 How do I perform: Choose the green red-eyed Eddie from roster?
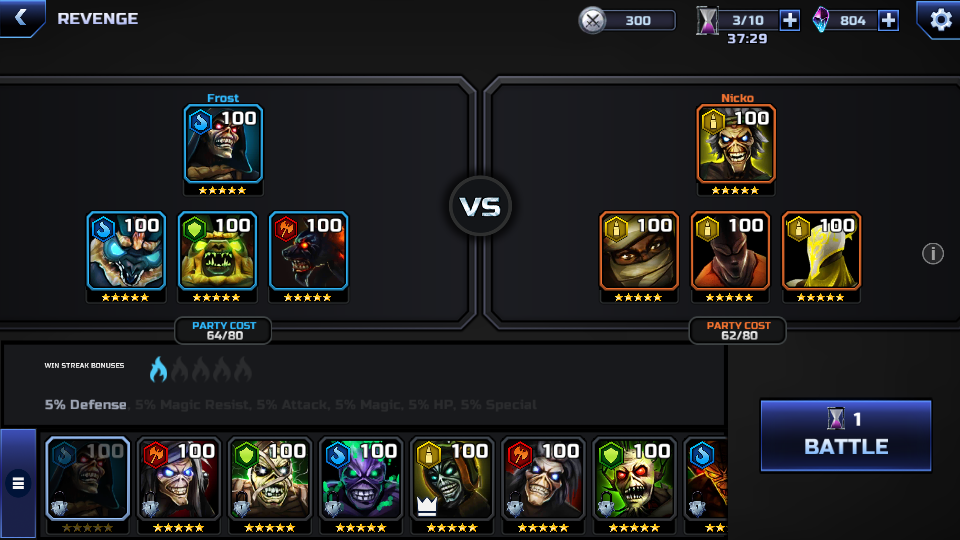click(x=634, y=478)
